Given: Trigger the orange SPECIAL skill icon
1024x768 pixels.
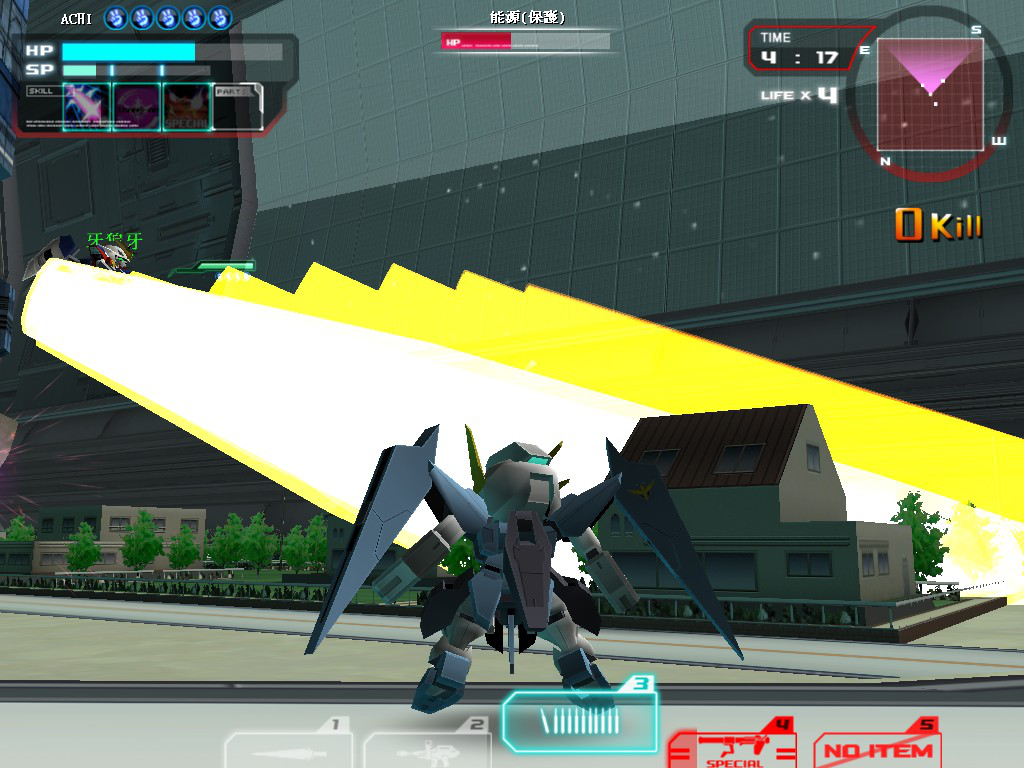Looking at the screenshot, I should coord(187,107).
